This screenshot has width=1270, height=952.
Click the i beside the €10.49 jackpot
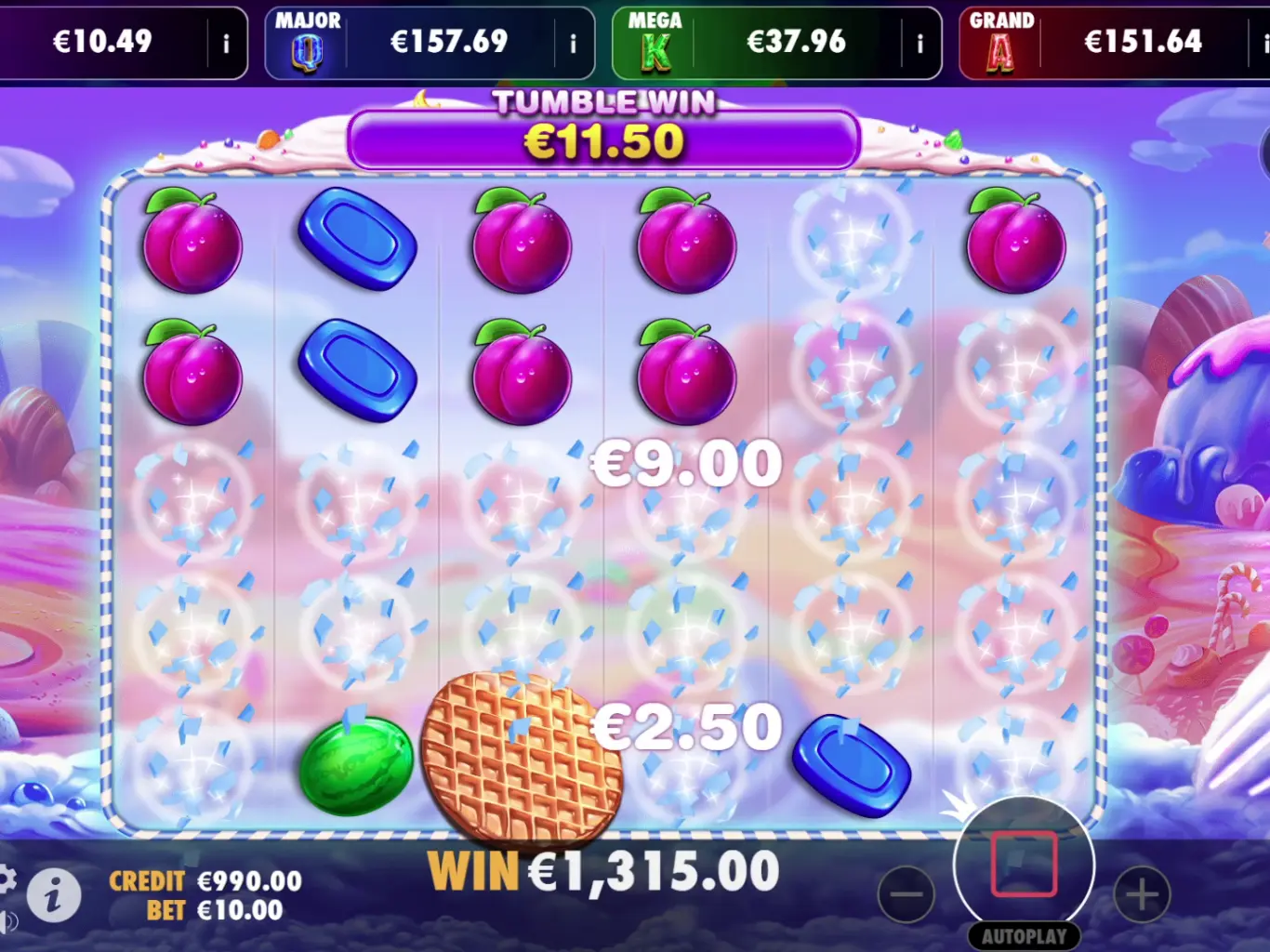click(x=226, y=43)
